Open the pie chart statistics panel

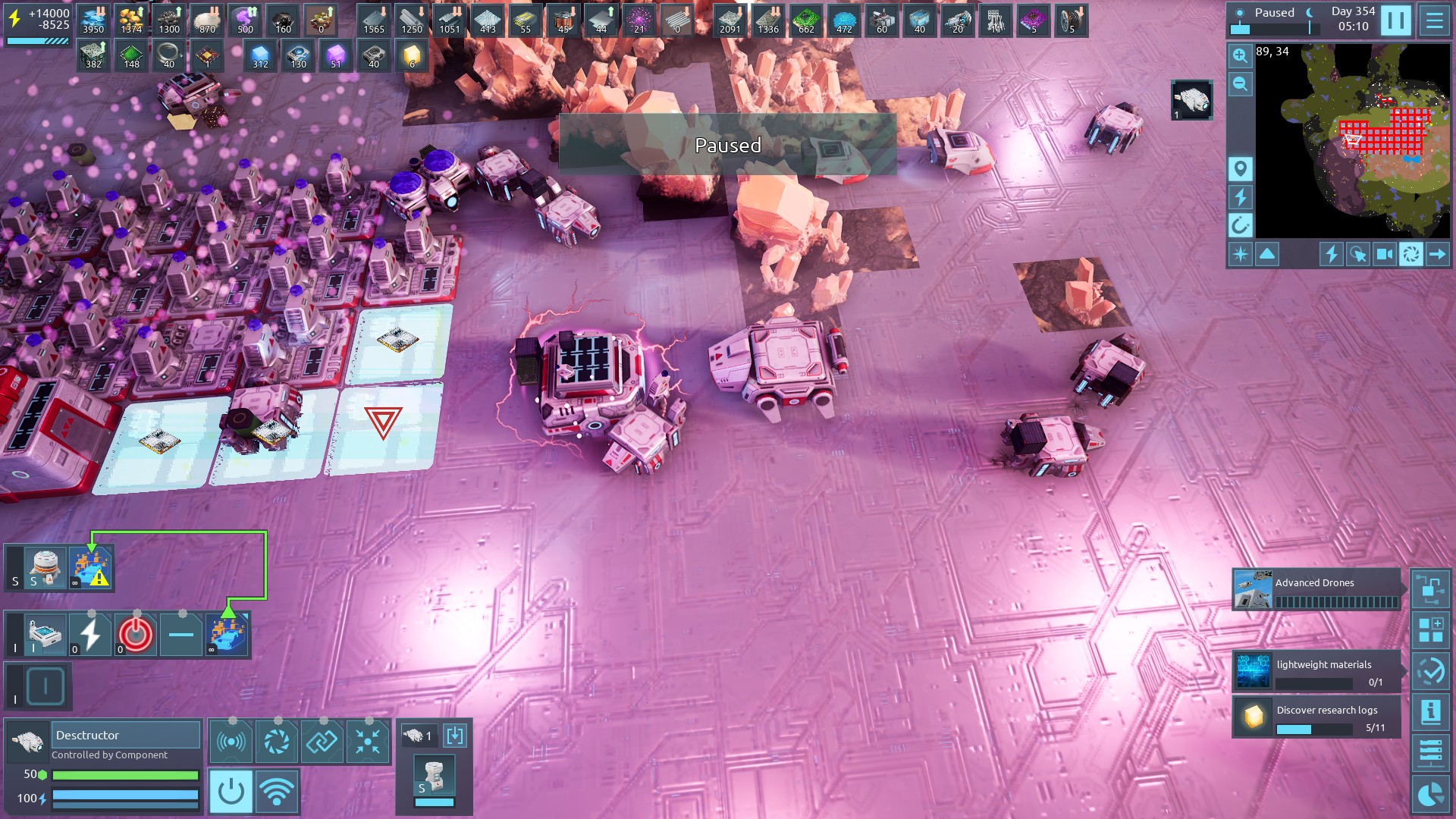[1430, 795]
